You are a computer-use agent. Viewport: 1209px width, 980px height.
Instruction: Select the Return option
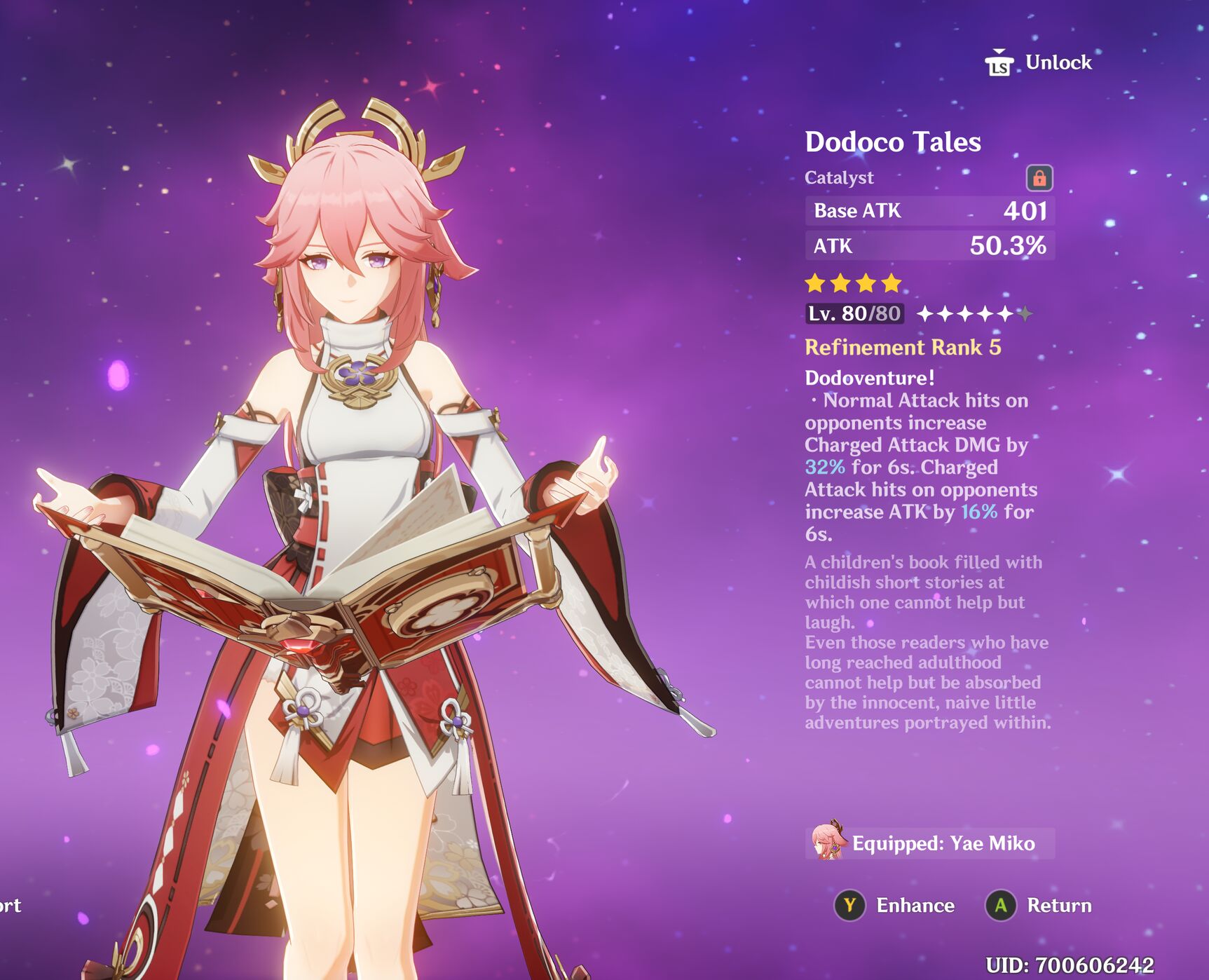[1039, 906]
